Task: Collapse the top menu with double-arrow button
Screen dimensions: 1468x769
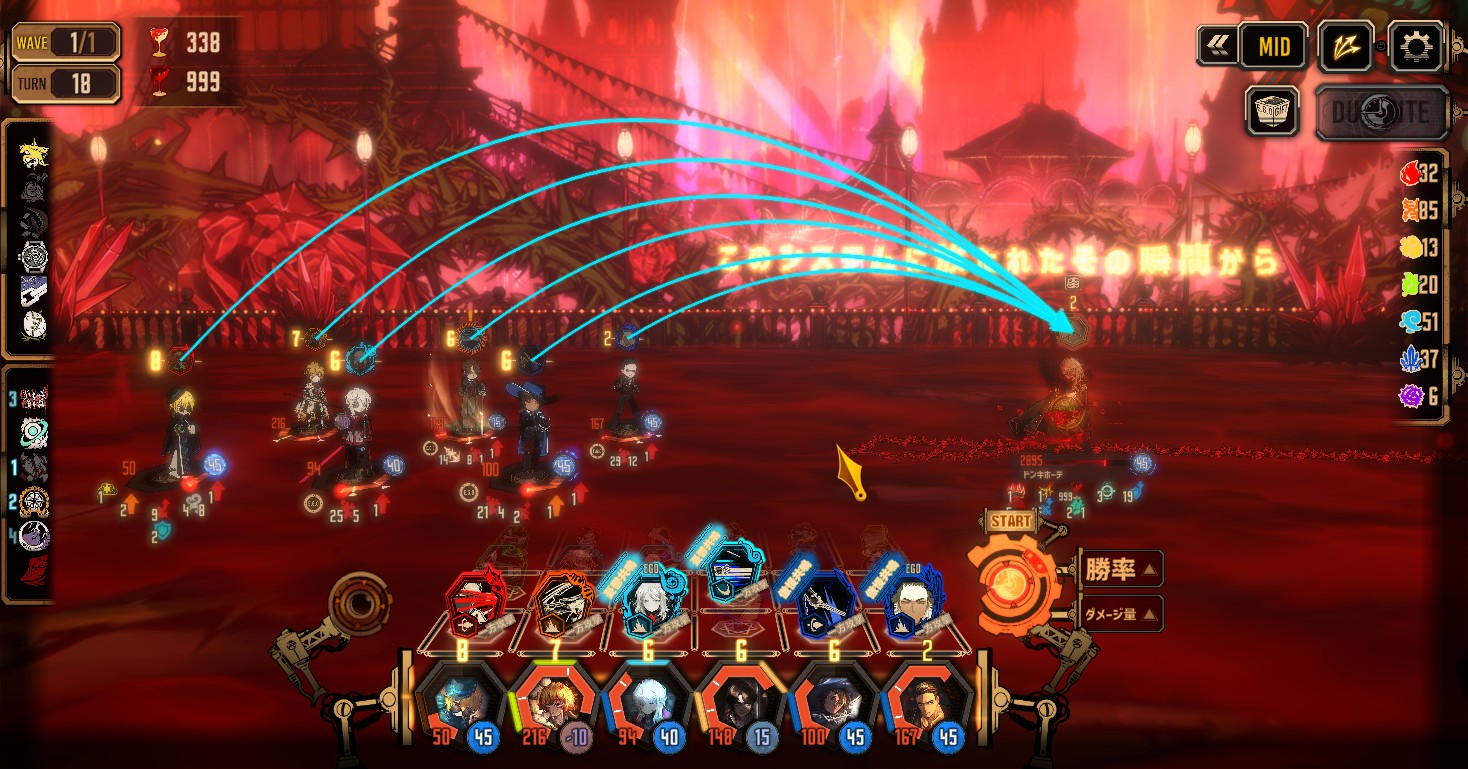Action: (x=1216, y=46)
